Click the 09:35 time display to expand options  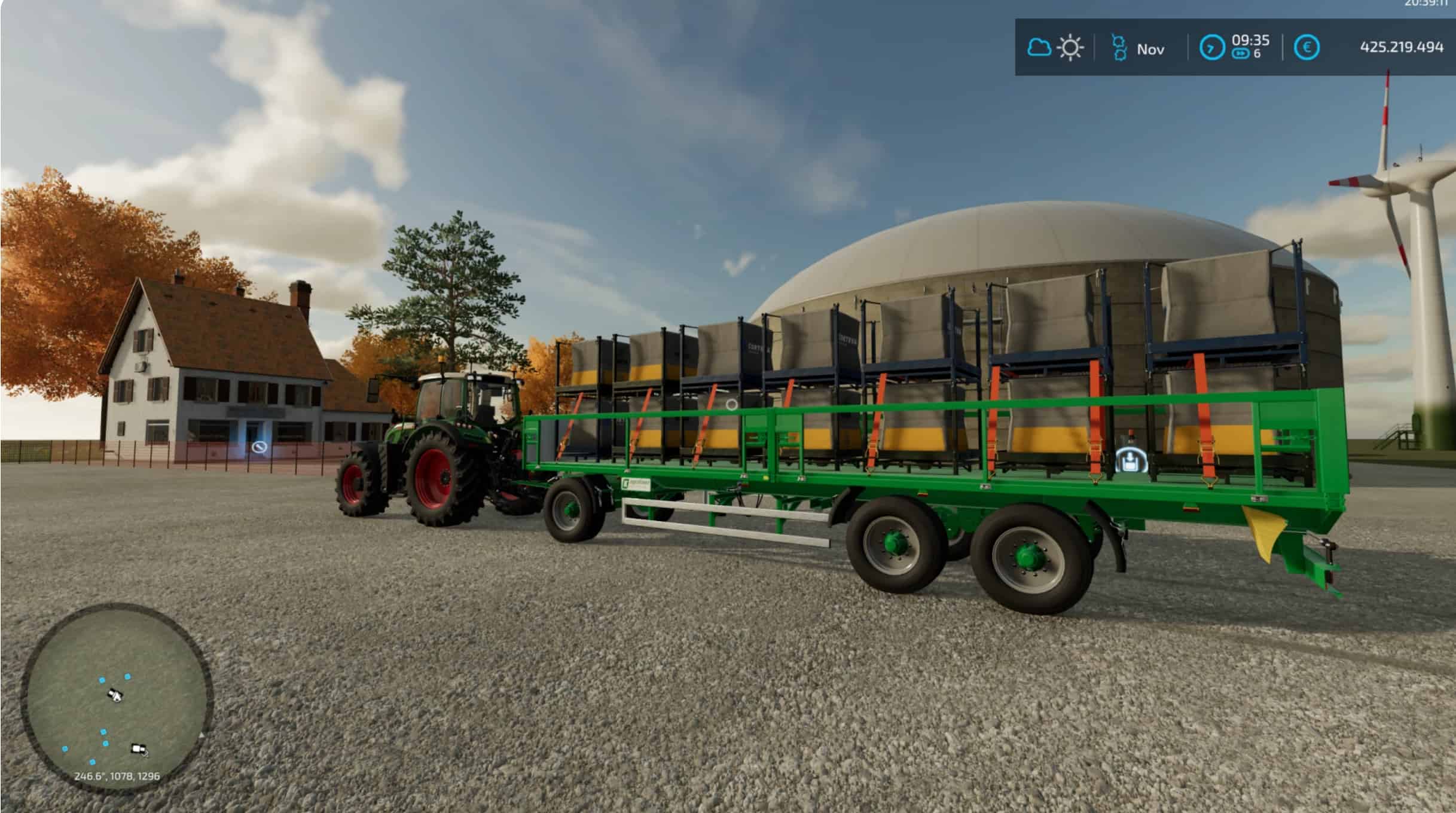click(1250, 39)
